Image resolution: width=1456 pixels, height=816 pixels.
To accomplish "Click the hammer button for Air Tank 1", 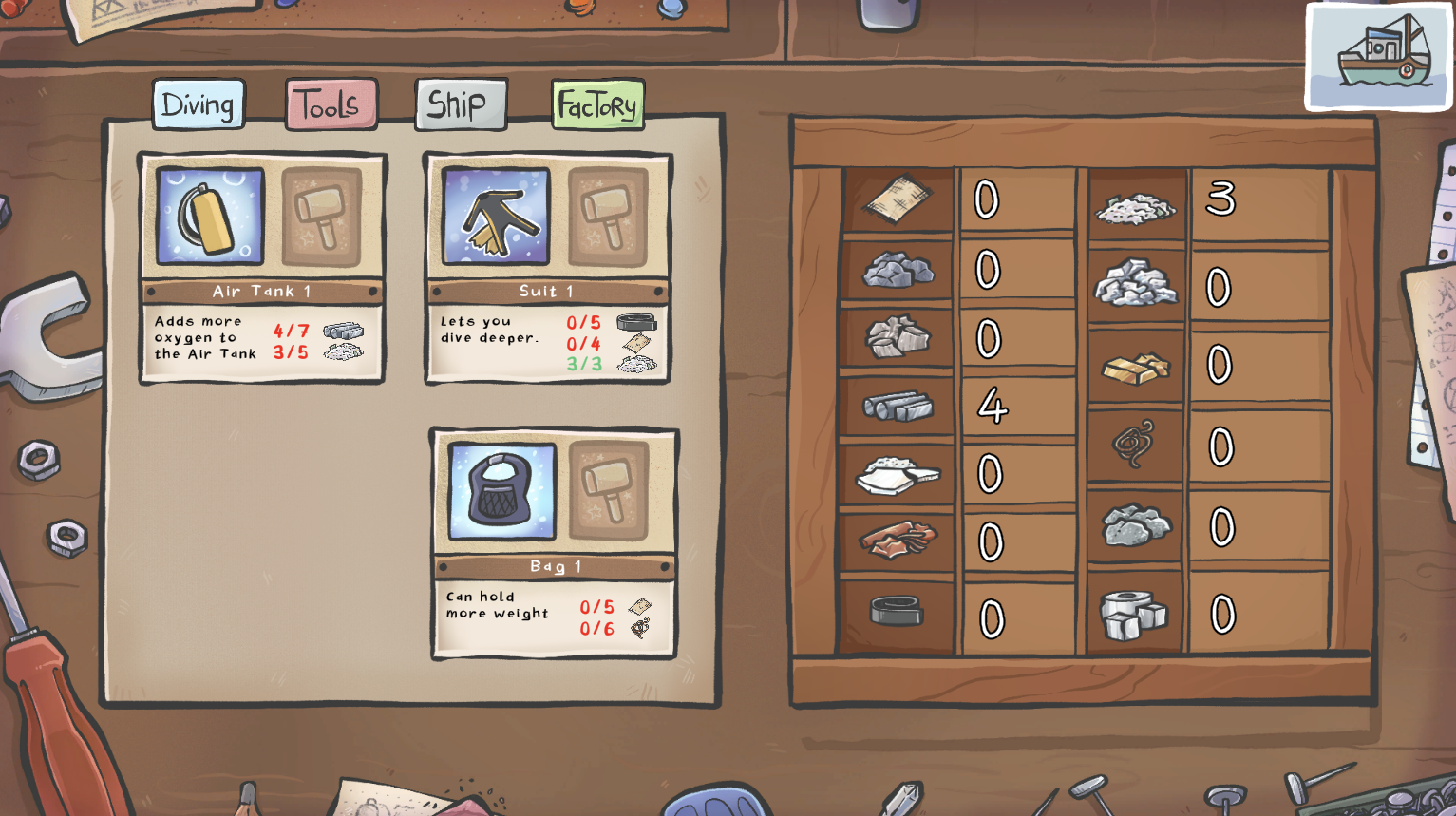I will (x=321, y=217).
